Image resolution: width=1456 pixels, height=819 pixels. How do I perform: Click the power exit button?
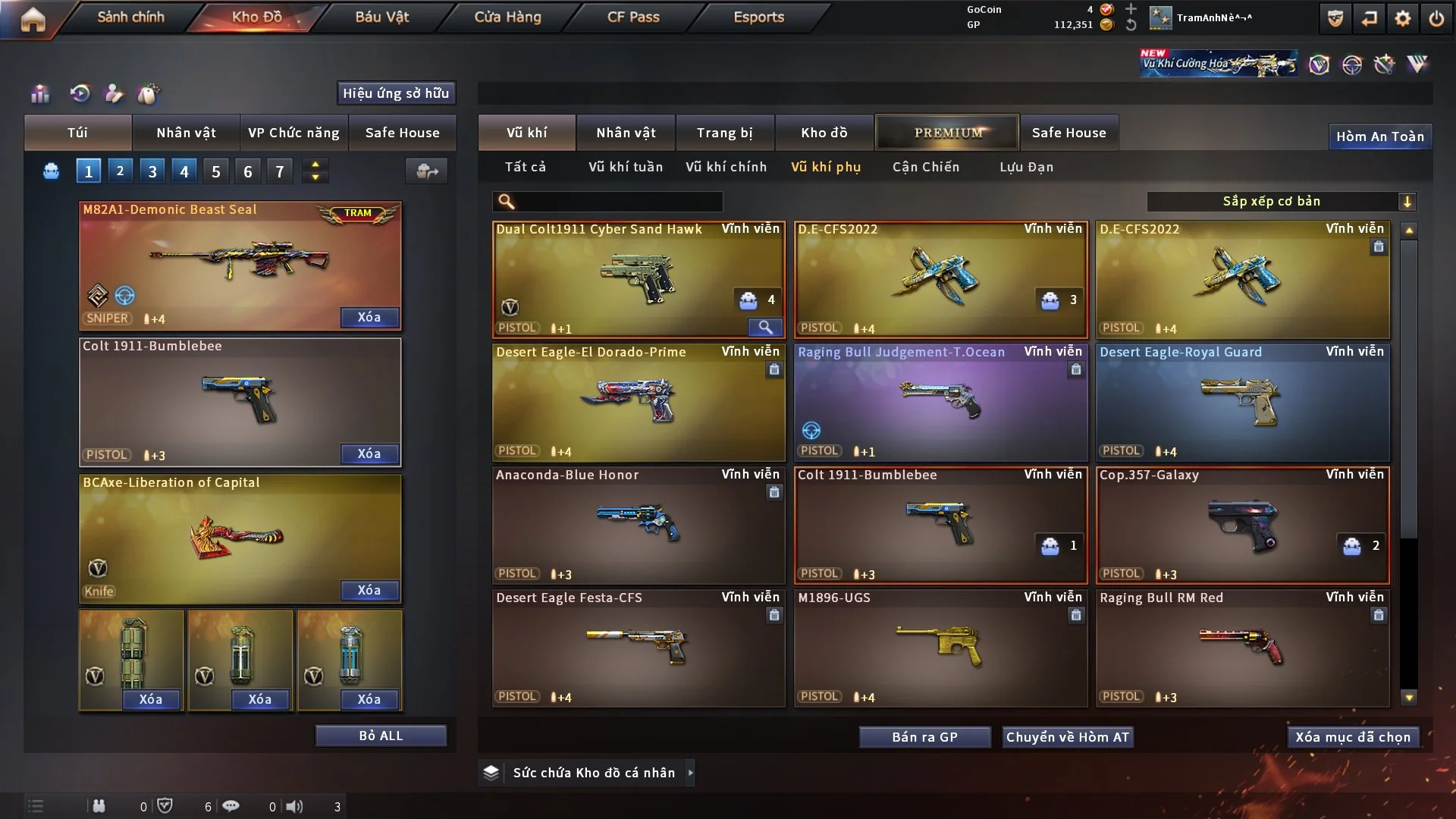[1436, 18]
